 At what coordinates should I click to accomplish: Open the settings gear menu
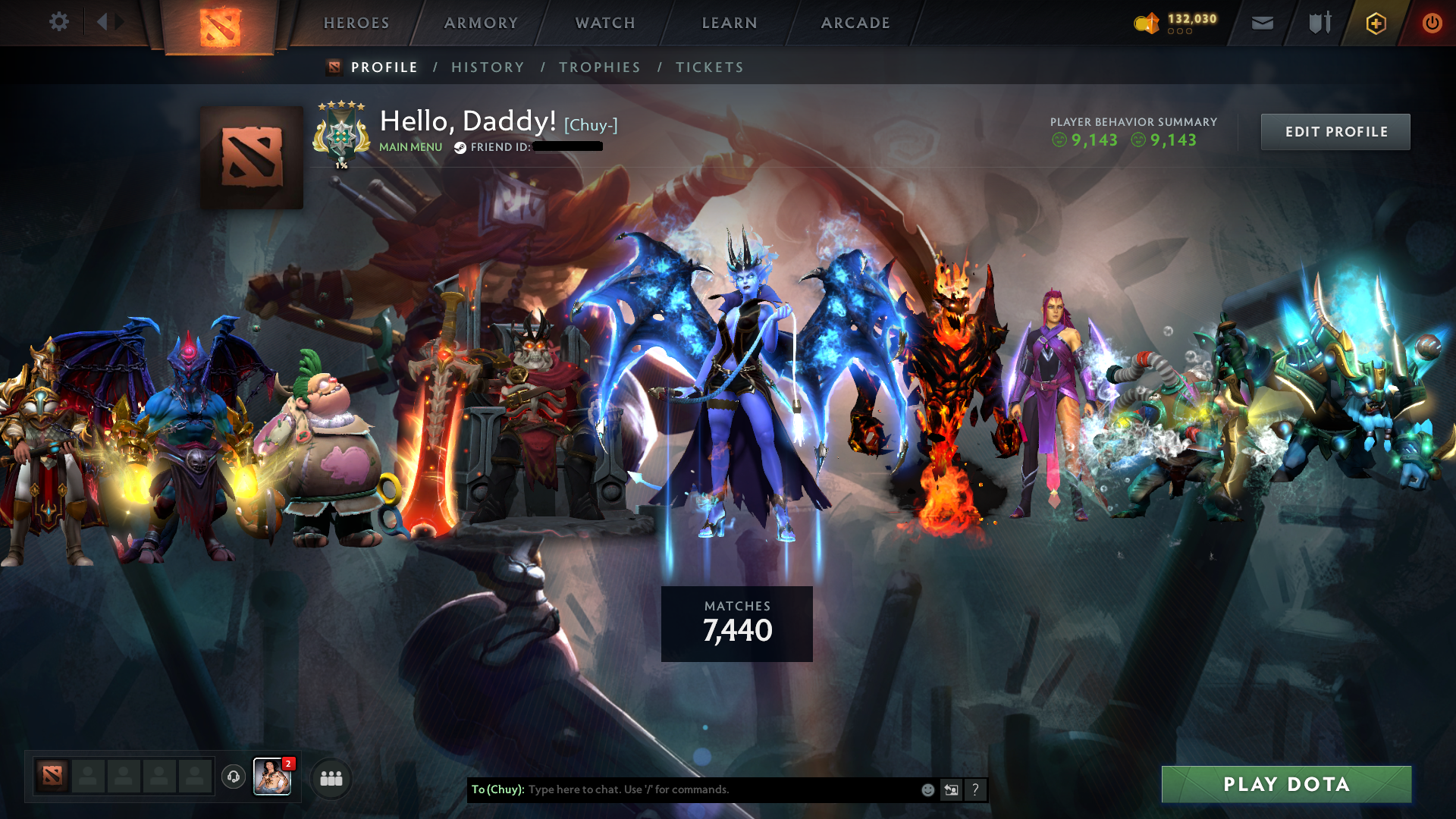point(59,22)
